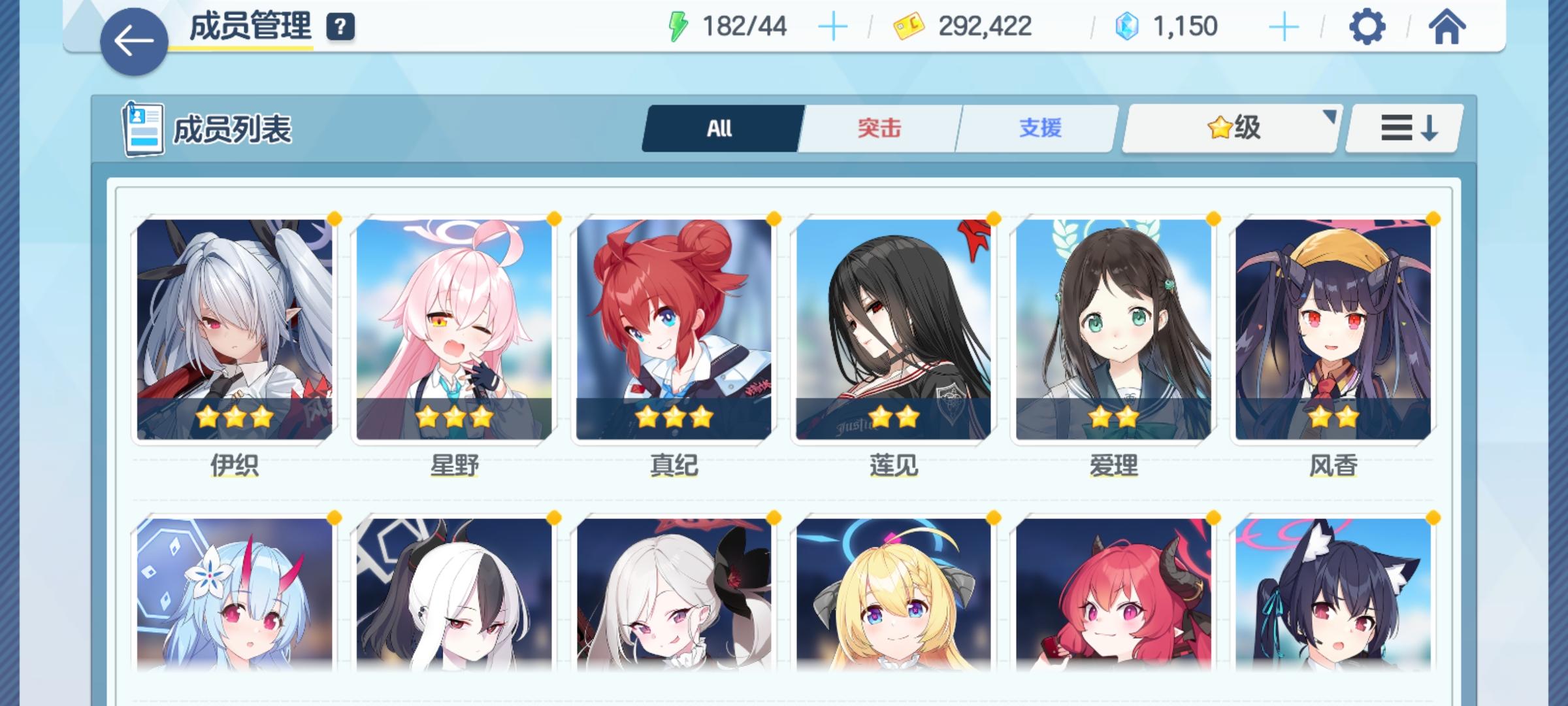The width and height of the screenshot is (1568, 706).
Task: Switch to the 突击 tab
Action: tap(878, 129)
